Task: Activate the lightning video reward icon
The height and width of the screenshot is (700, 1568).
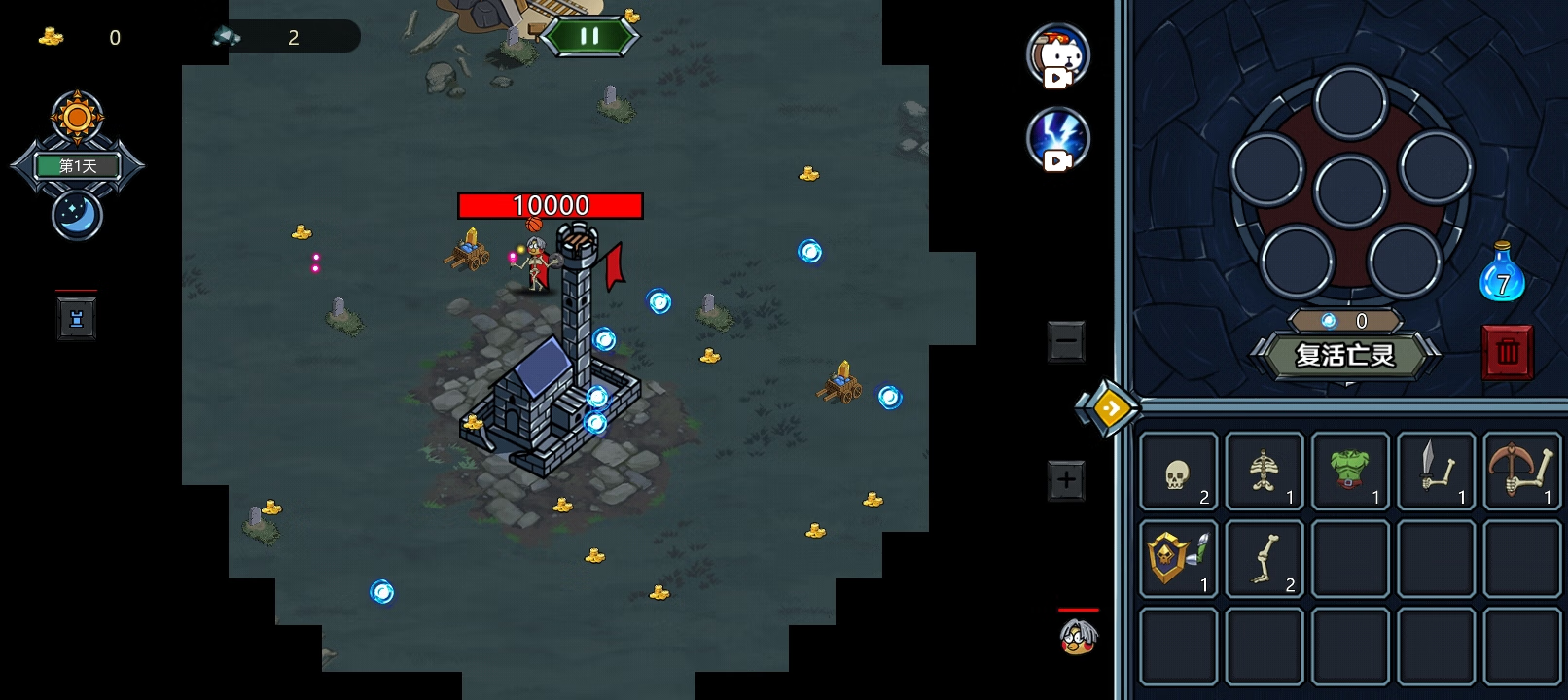Action: pos(1058,139)
